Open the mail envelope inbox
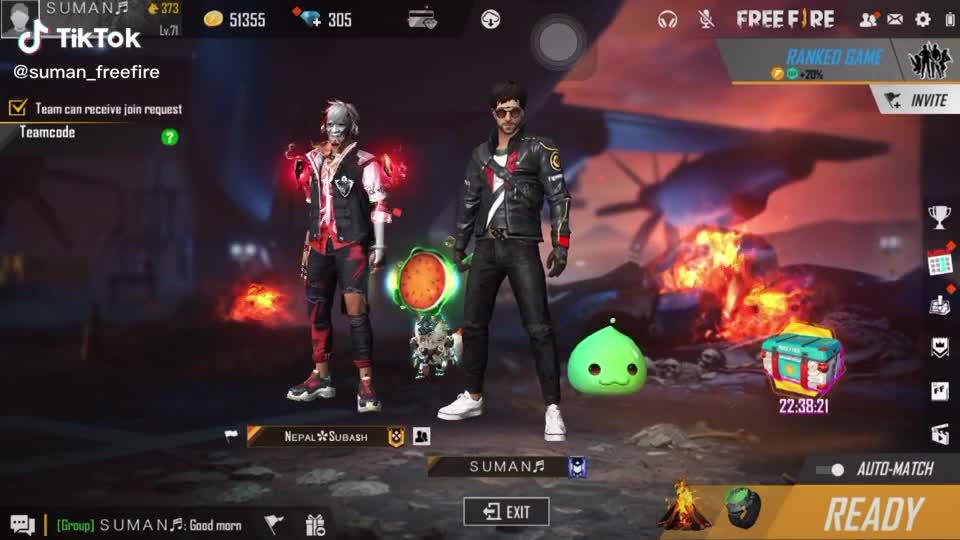Screen dimensions: 960x540 [x=895, y=19]
